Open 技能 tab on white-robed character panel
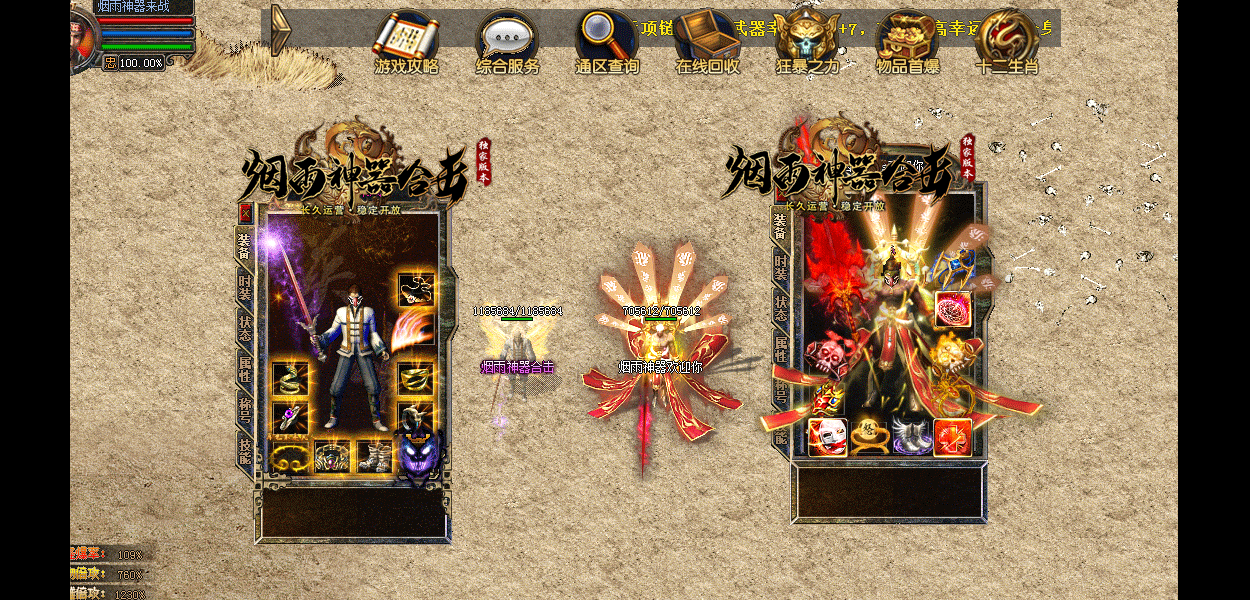This screenshot has width=1250, height=600. [x=244, y=450]
